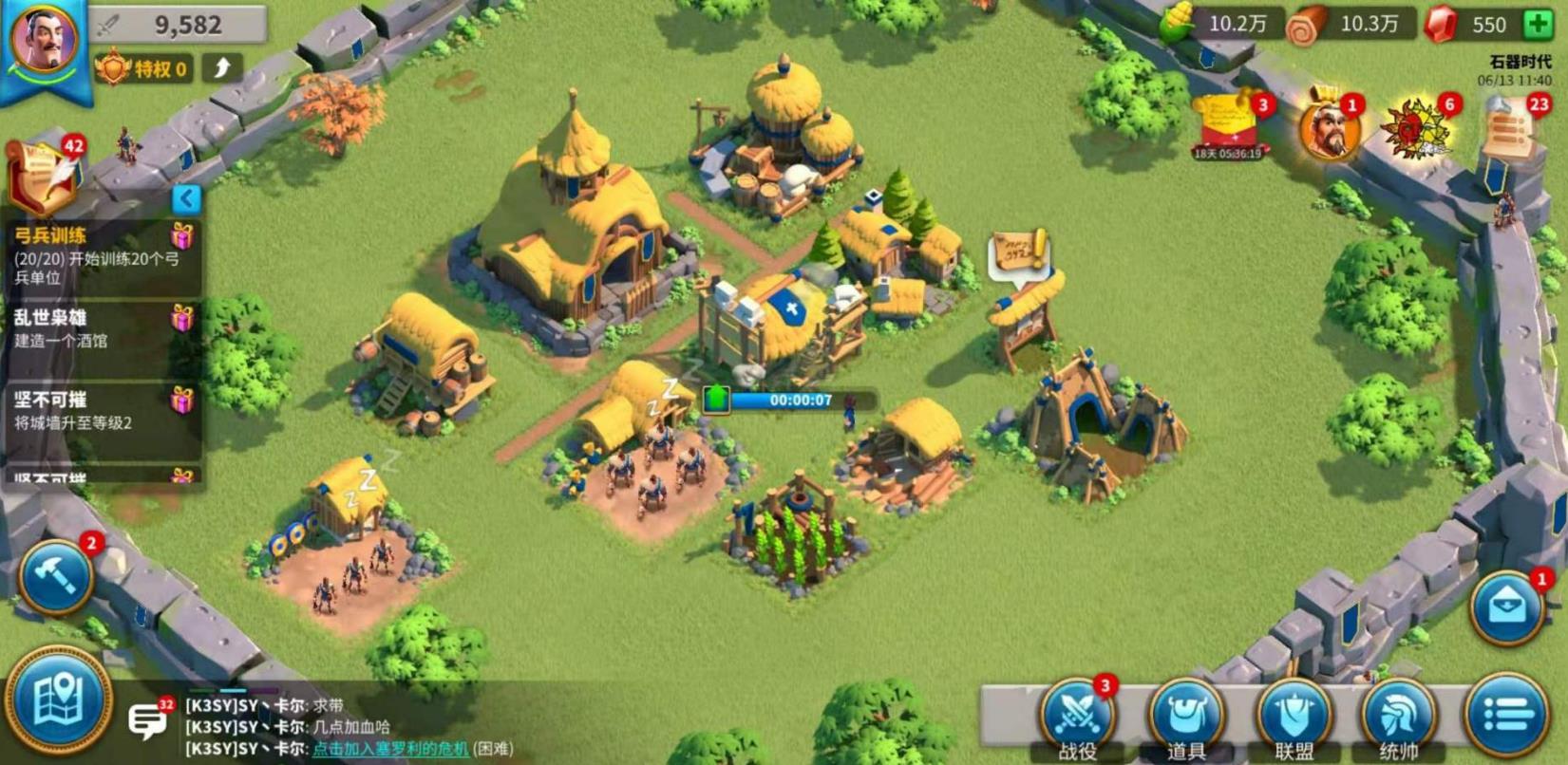This screenshot has height=765, width=1568.
Task: Collapse the quest list with blue arrow
Action: [x=186, y=197]
